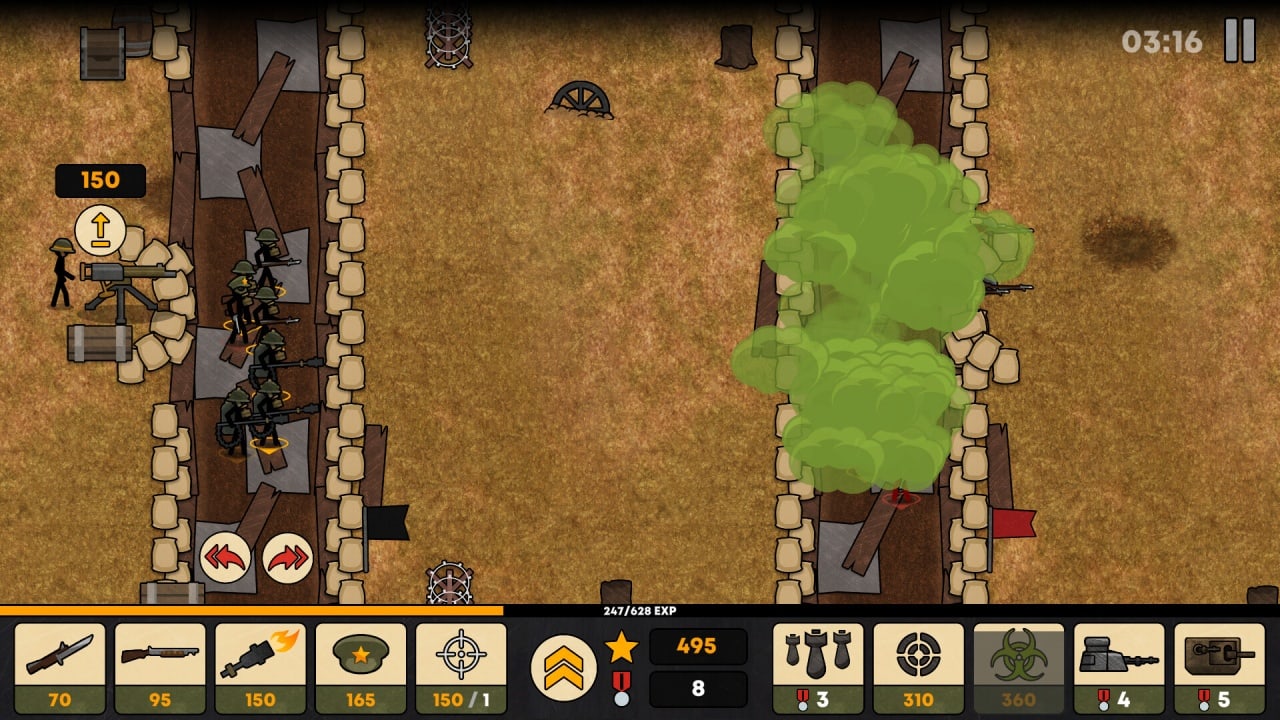This screenshot has height=720, width=1280.
Task: Deploy the officer cap unit for 165
Action: (361, 668)
